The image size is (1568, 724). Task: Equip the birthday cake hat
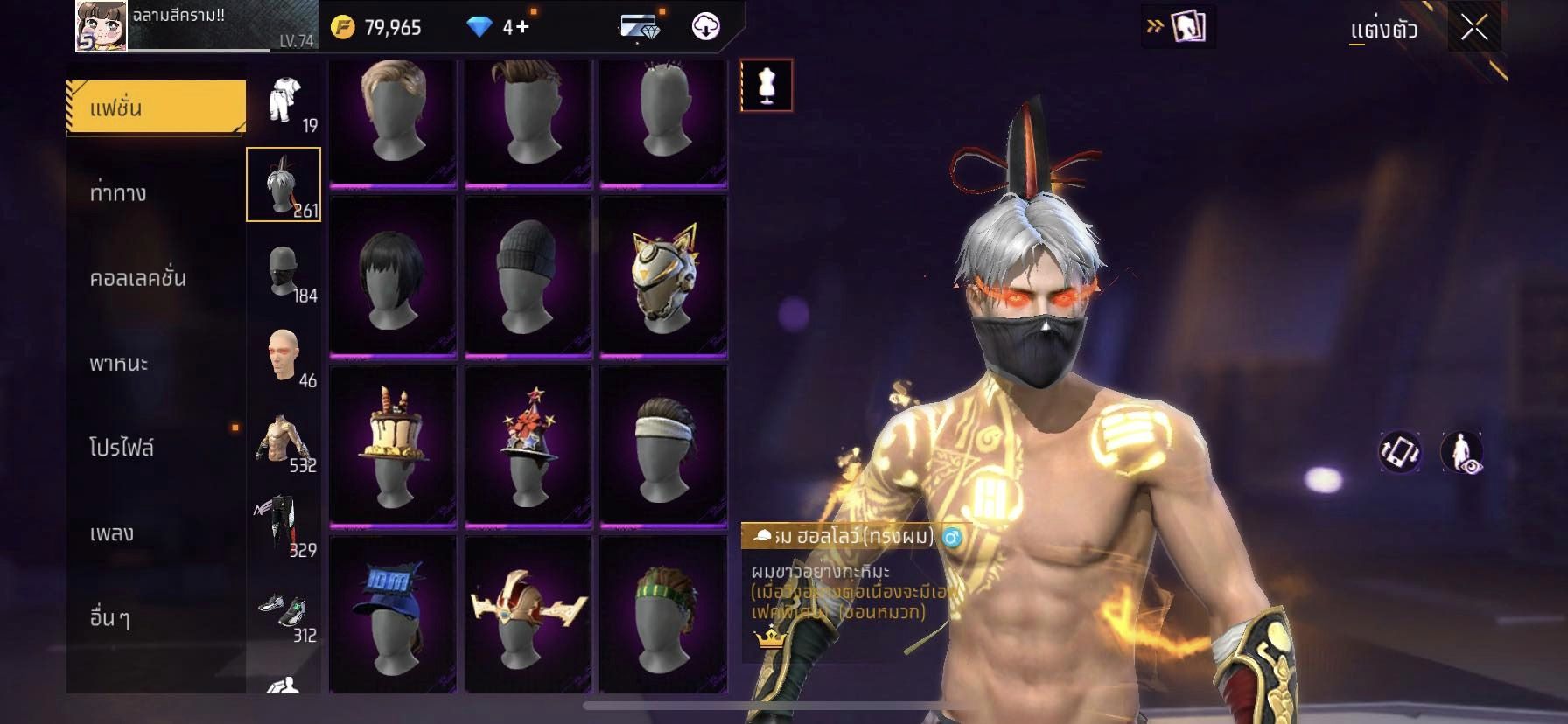click(x=393, y=446)
